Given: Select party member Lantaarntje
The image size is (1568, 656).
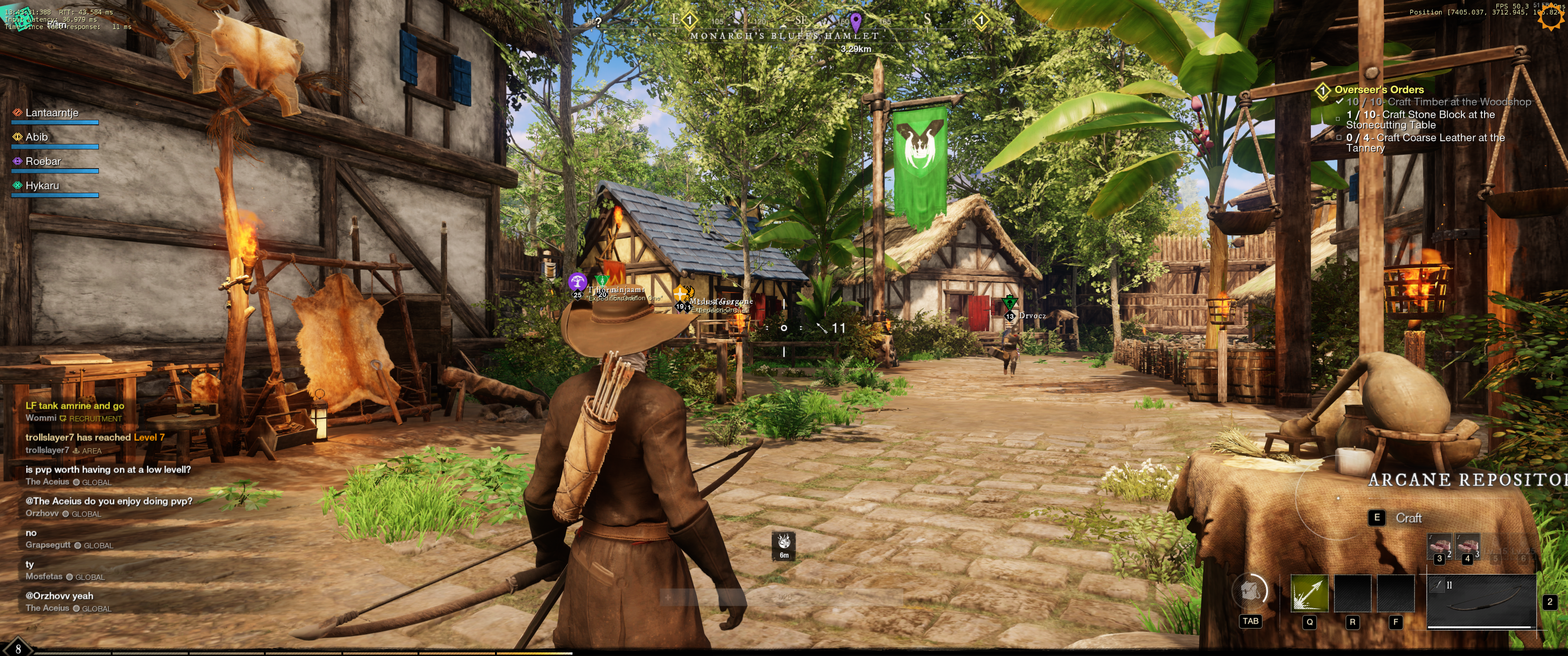Looking at the screenshot, I should [52, 113].
